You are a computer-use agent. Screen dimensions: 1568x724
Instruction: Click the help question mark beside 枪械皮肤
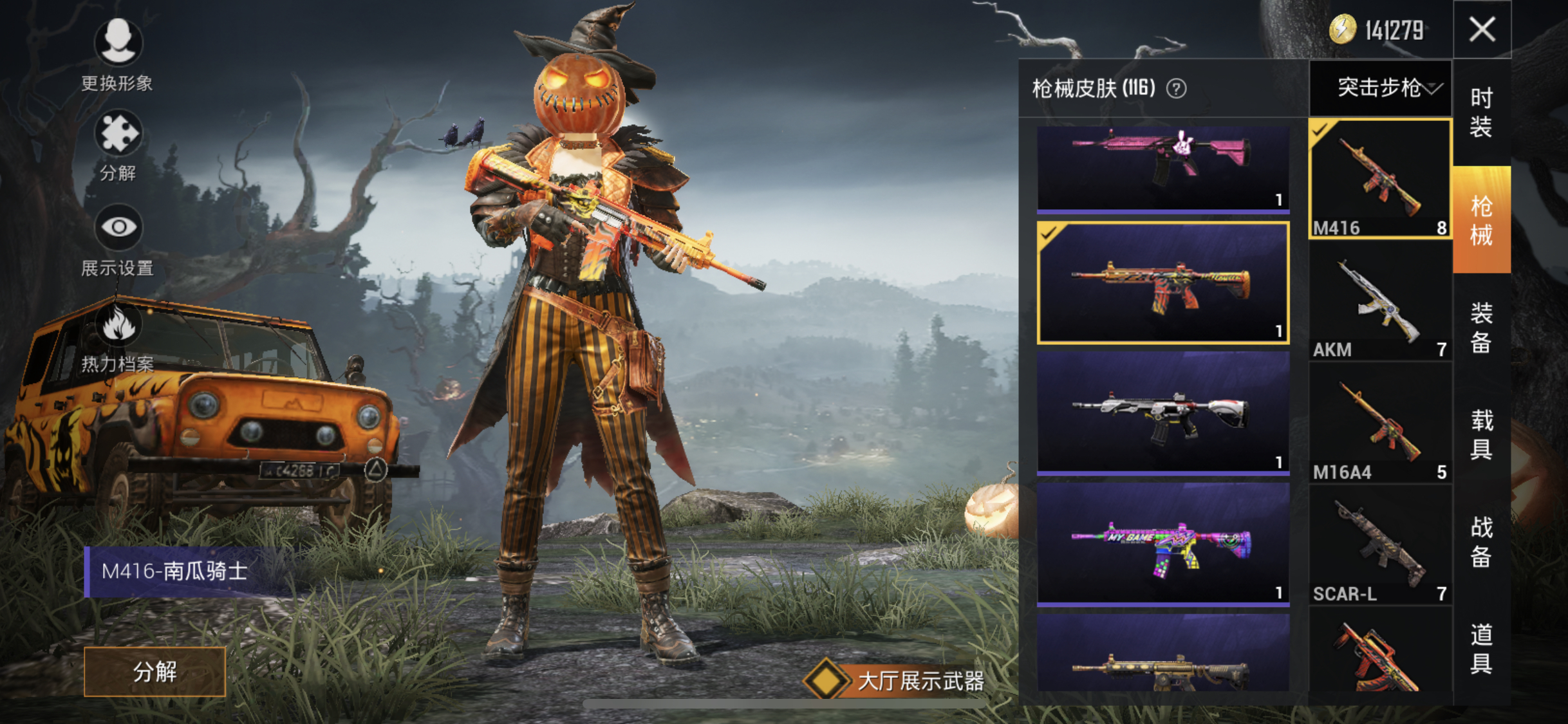pos(1178,88)
